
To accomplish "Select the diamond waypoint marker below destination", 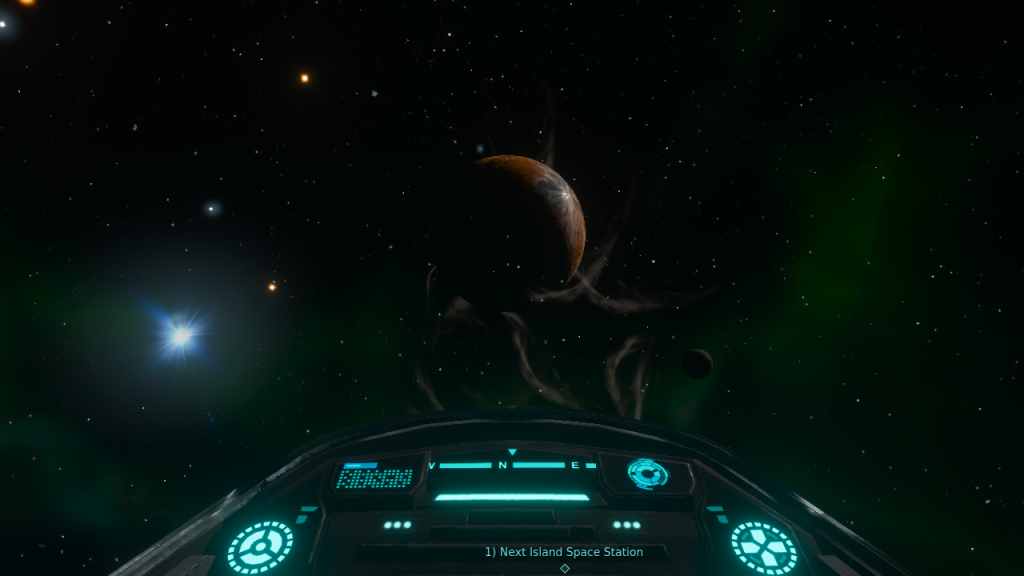I will point(564,568).
